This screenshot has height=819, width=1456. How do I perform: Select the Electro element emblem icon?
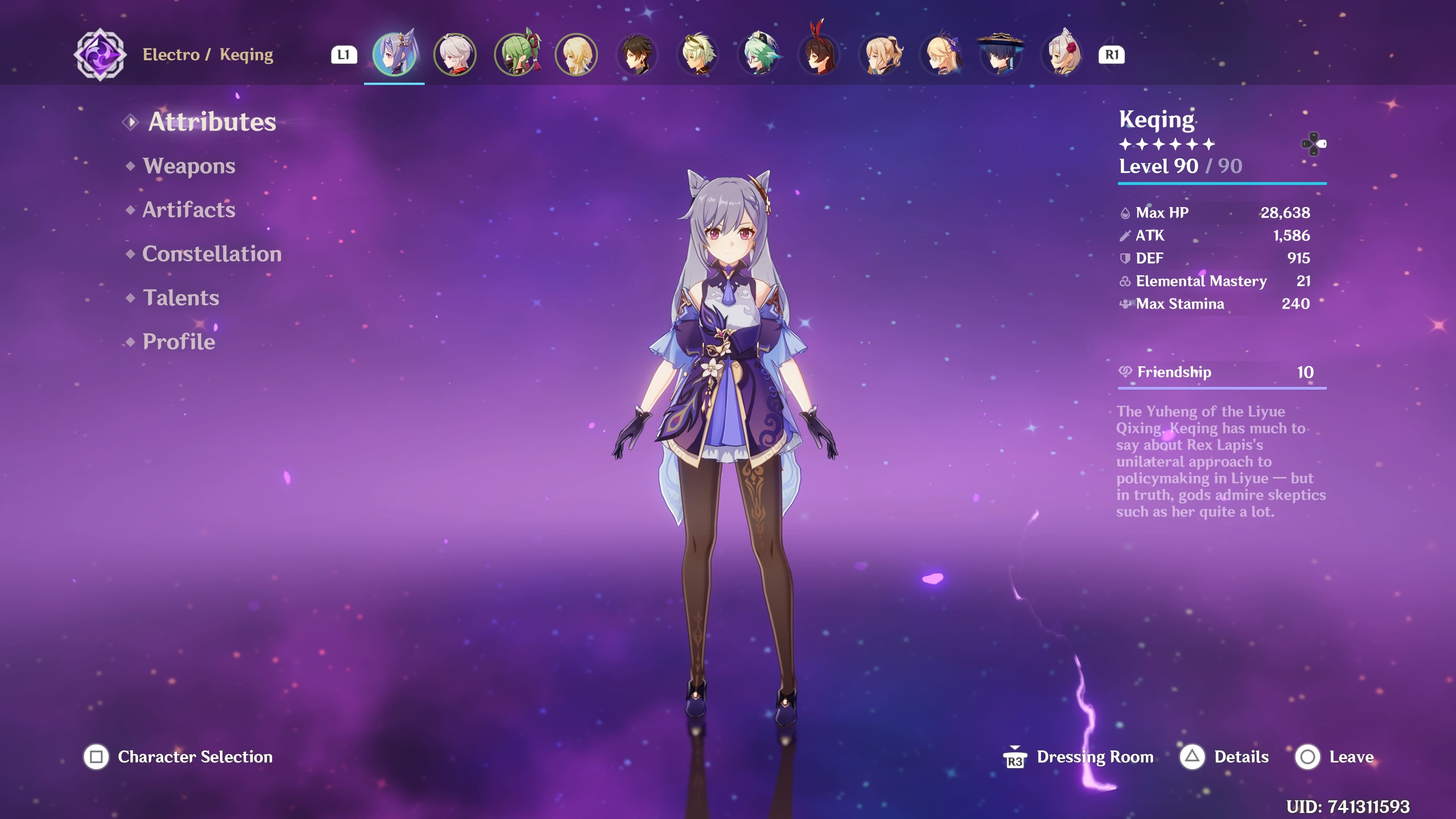pyautogui.click(x=99, y=55)
